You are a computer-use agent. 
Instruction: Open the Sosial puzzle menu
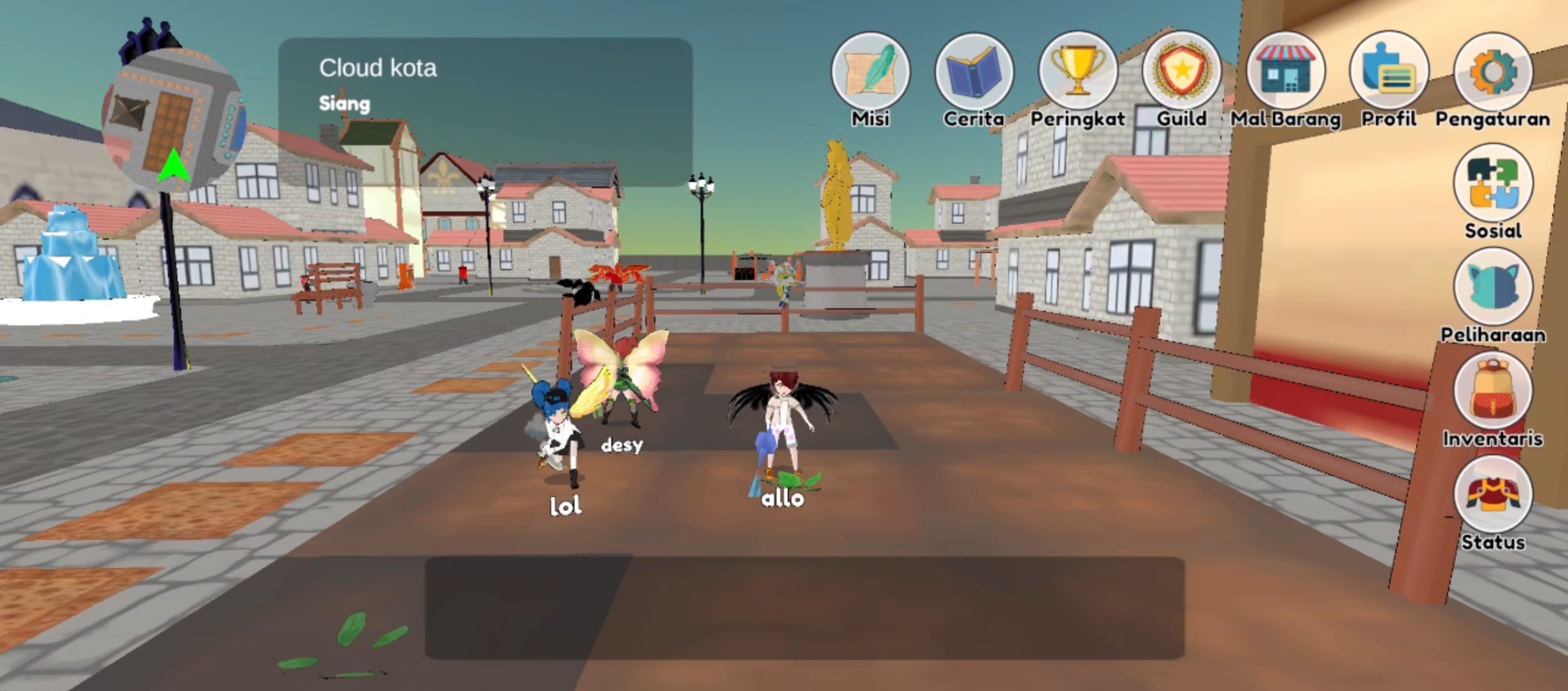tap(1493, 184)
